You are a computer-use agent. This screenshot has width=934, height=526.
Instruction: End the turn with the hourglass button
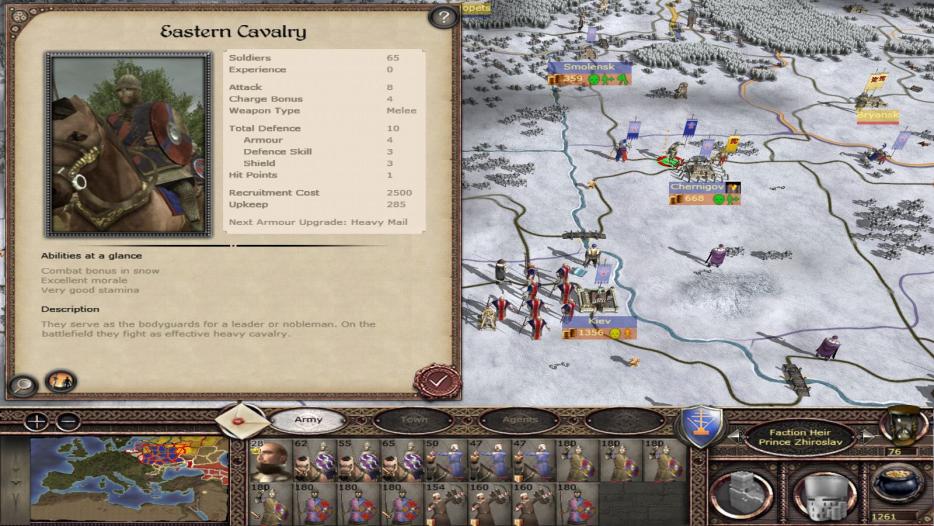pyautogui.click(x=902, y=425)
